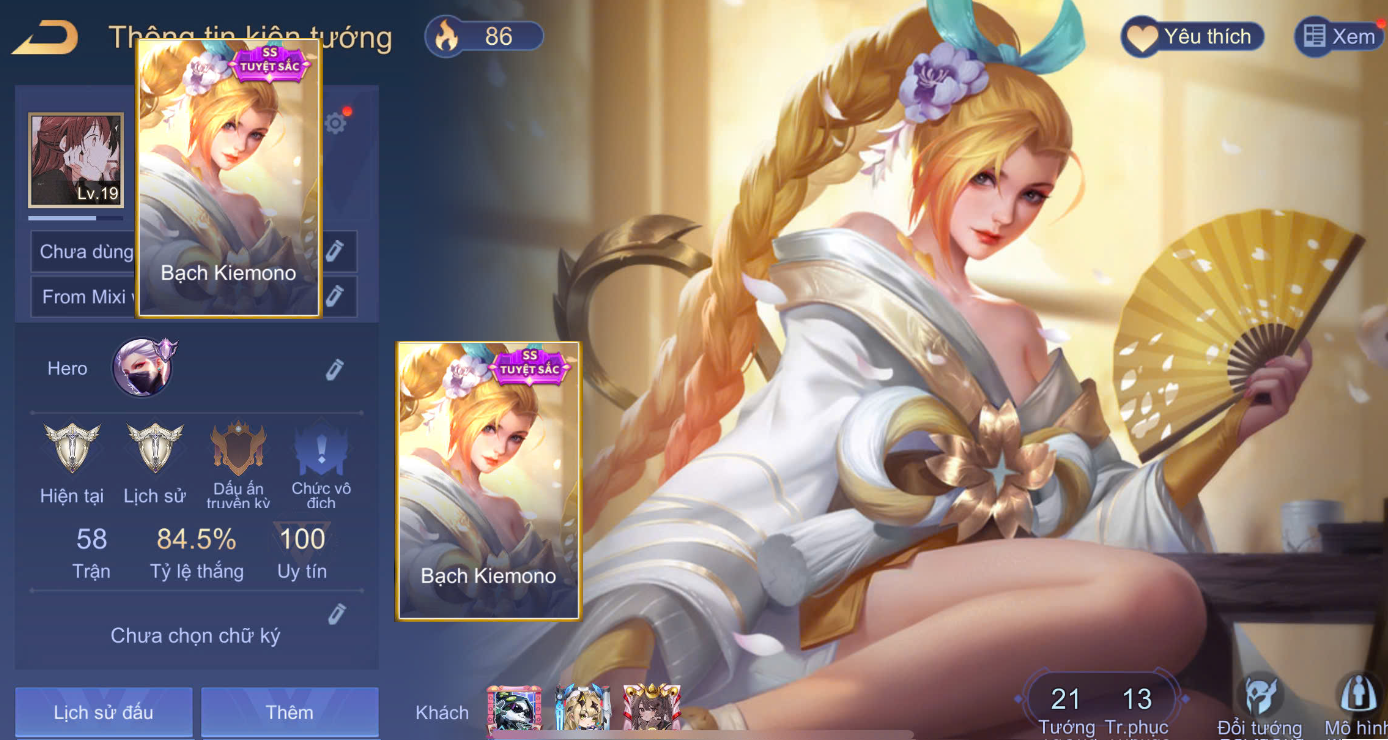
Task: Open Lịch sử đấu match history
Action: [x=103, y=712]
